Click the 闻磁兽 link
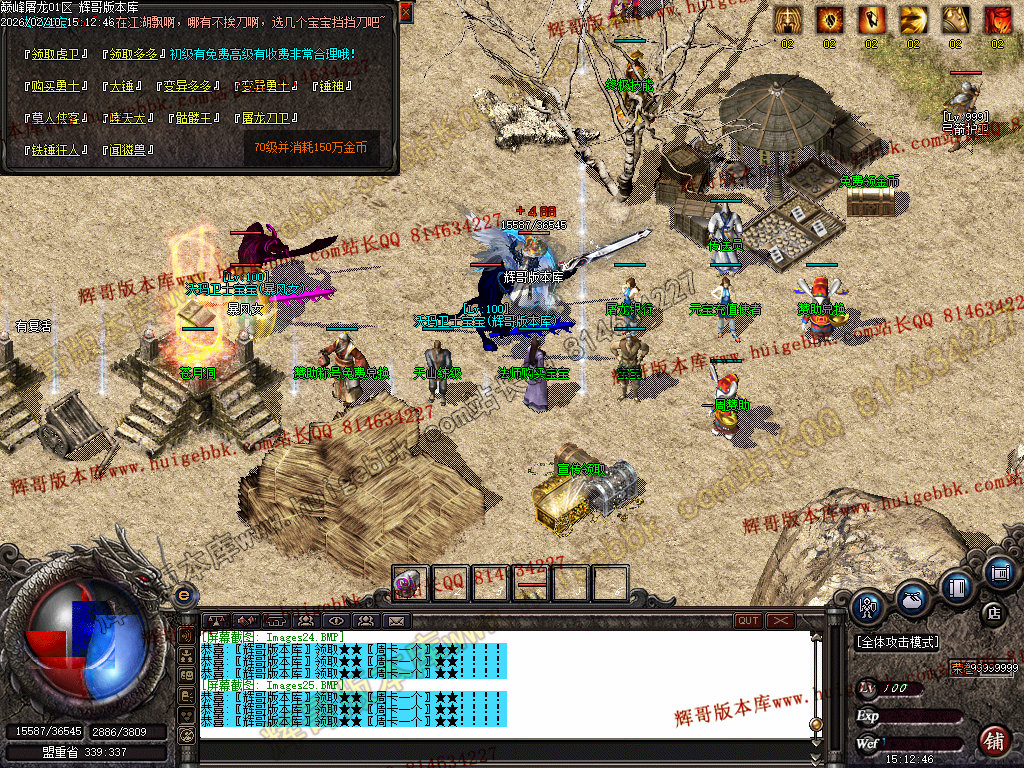 (x=127, y=150)
